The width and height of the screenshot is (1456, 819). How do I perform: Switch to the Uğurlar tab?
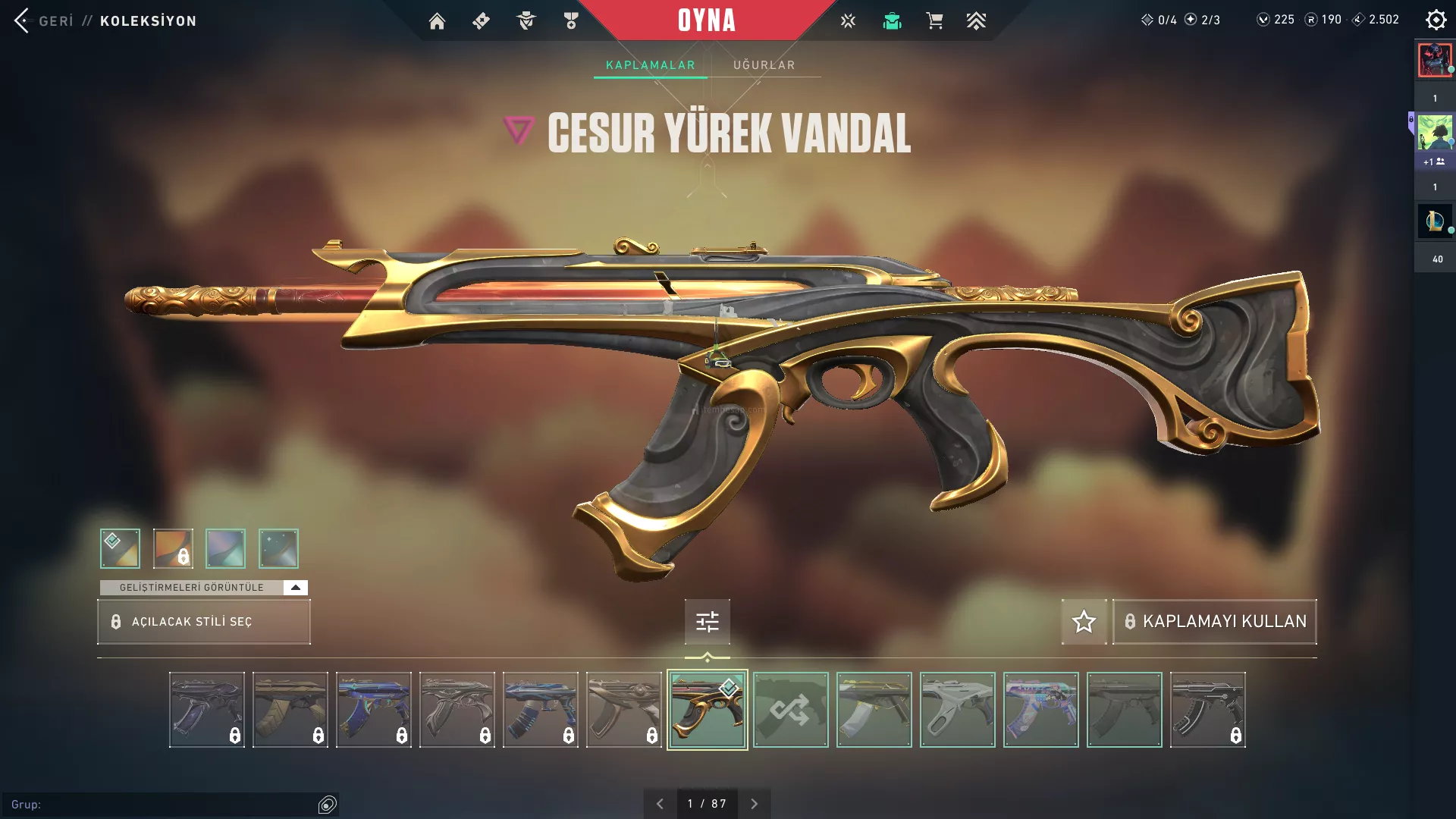[764, 65]
